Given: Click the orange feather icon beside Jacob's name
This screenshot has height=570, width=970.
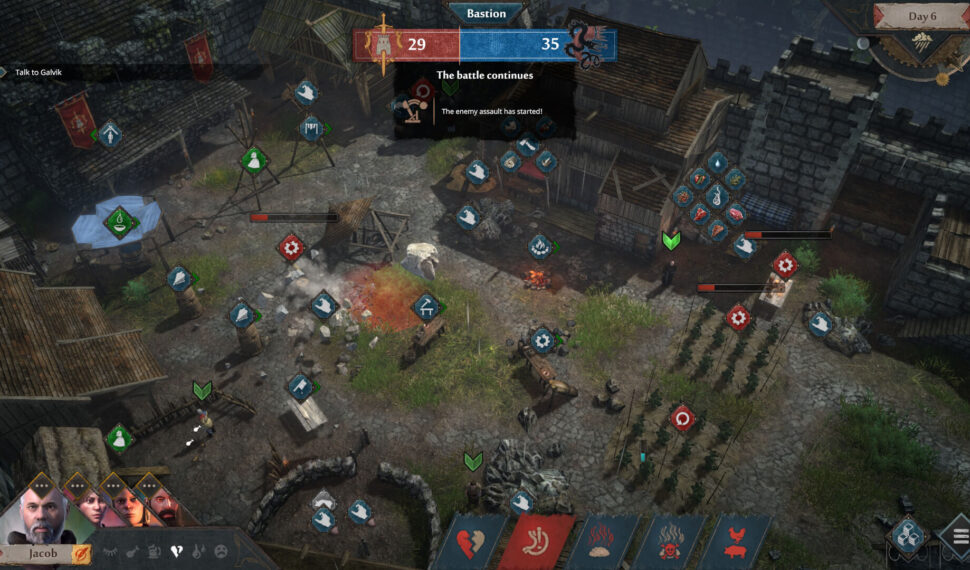Looking at the screenshot, I should pyautogui.click(x=81, y=553).
